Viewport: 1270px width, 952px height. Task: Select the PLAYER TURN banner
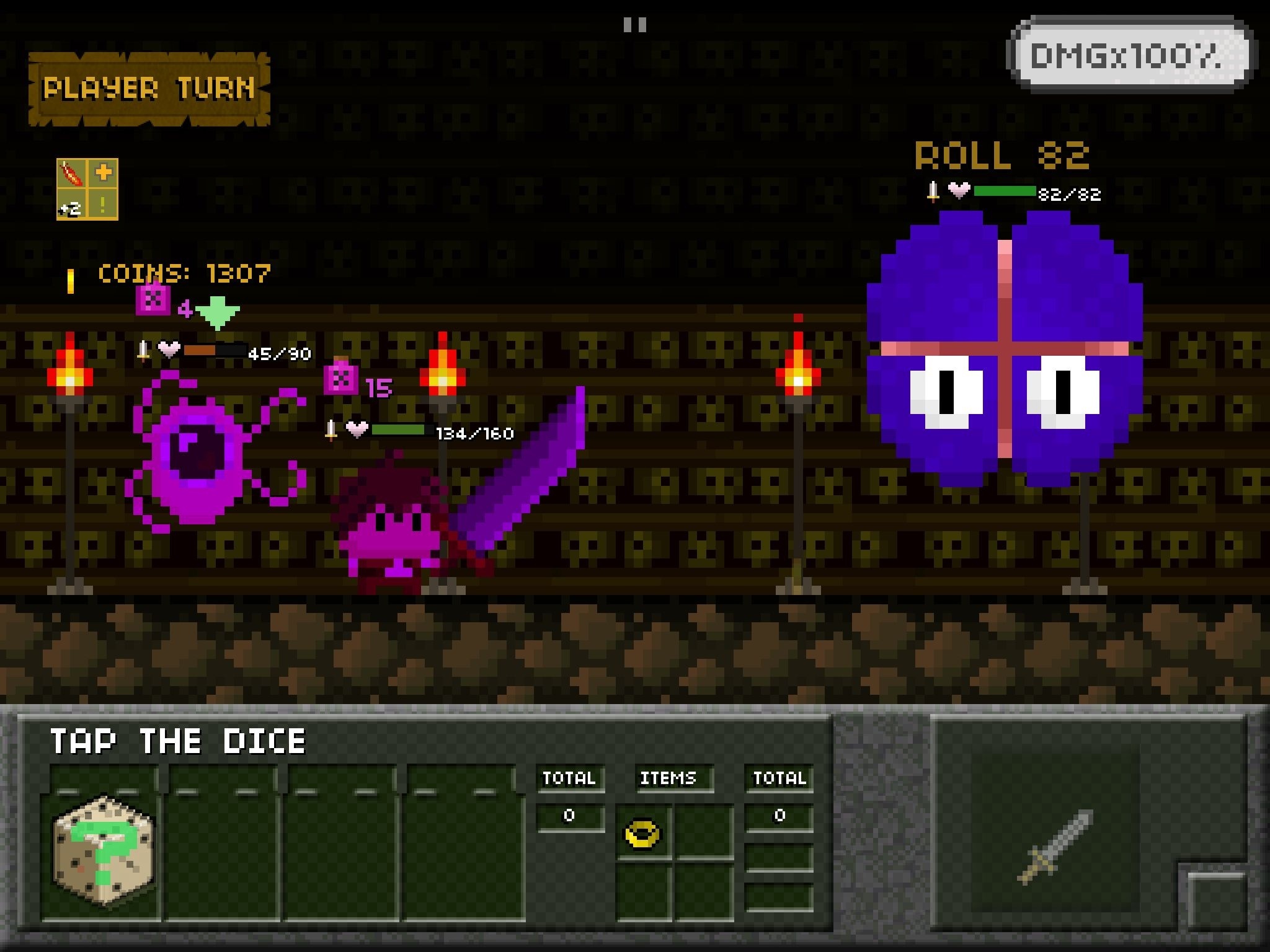[149, 90]
